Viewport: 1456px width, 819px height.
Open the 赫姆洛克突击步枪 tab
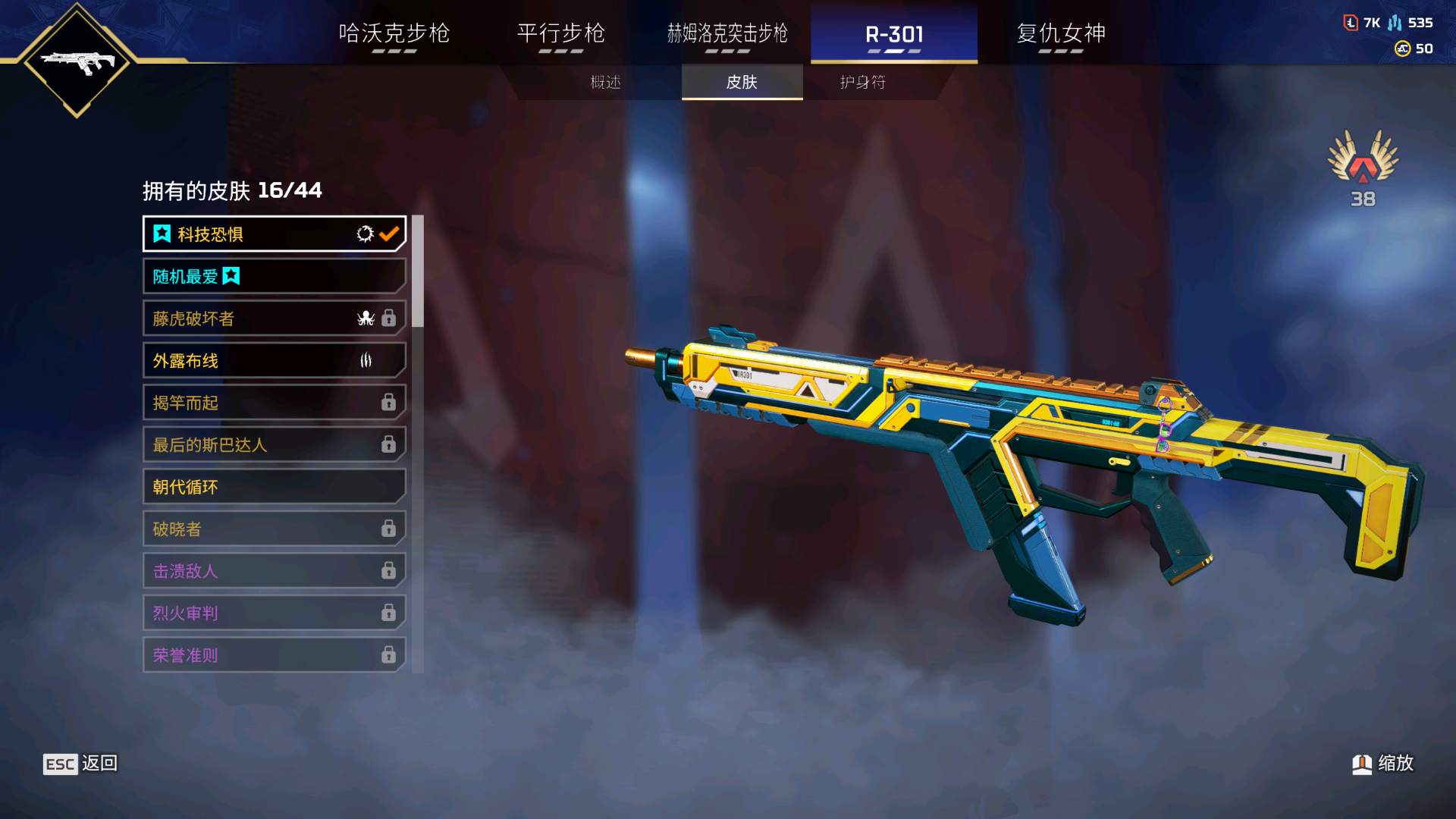[727, 34]
